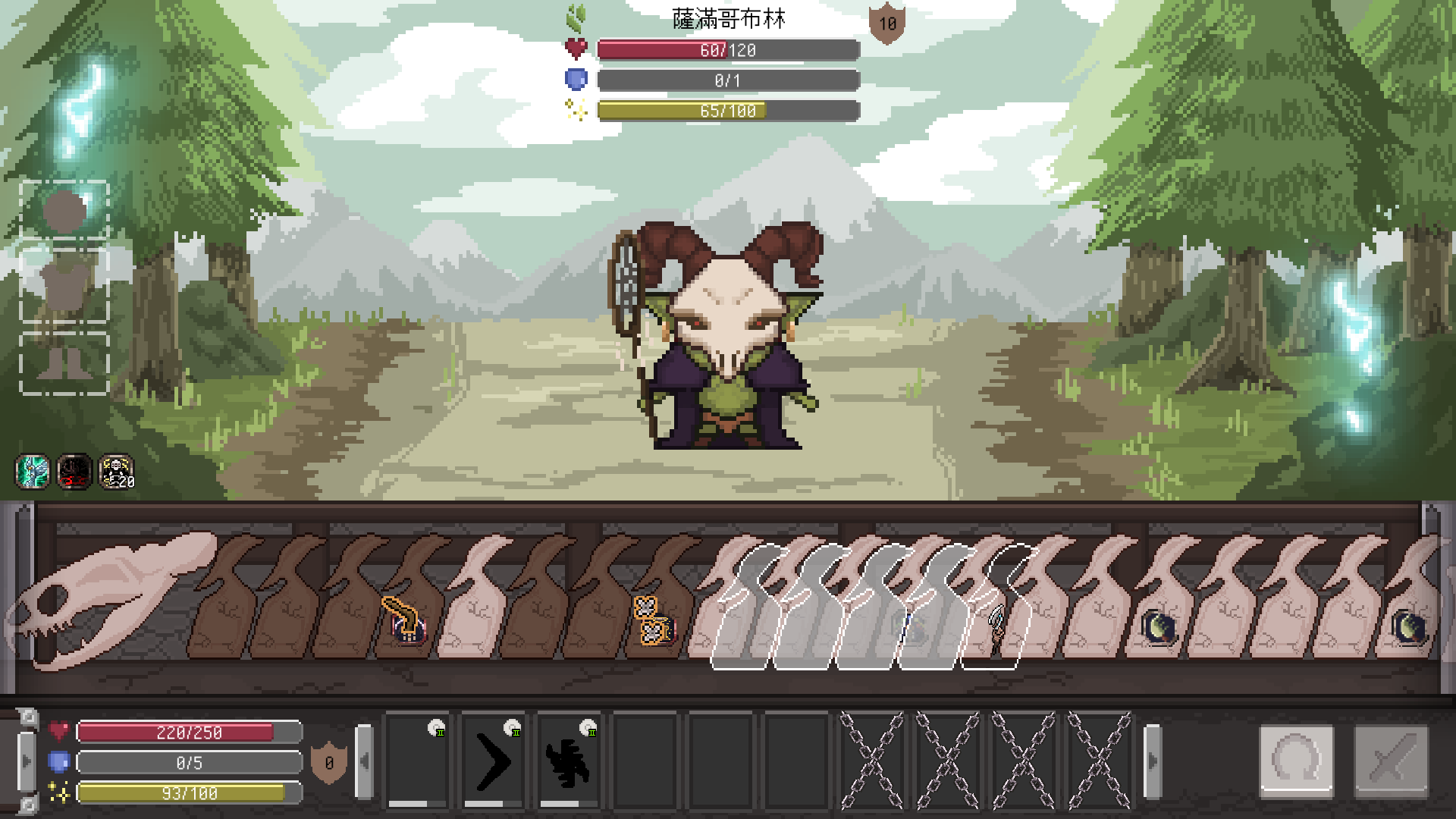
Task: Expand the side panel beside the player's bars
Action: [27, 761]
